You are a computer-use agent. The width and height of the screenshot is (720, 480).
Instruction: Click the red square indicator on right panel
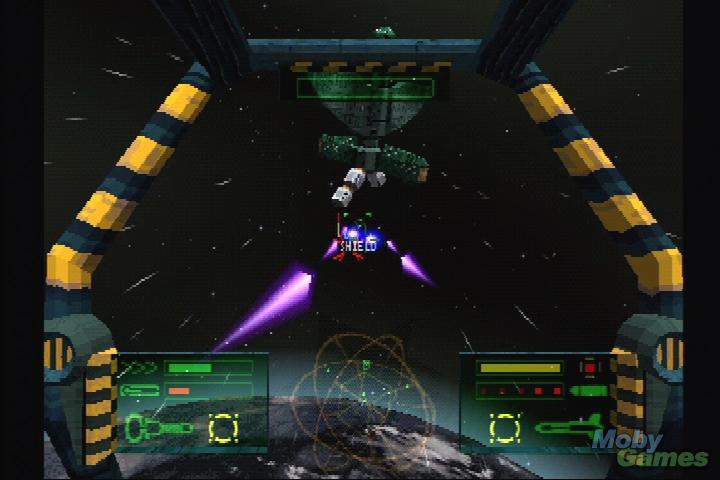click(x=589, y=368)
